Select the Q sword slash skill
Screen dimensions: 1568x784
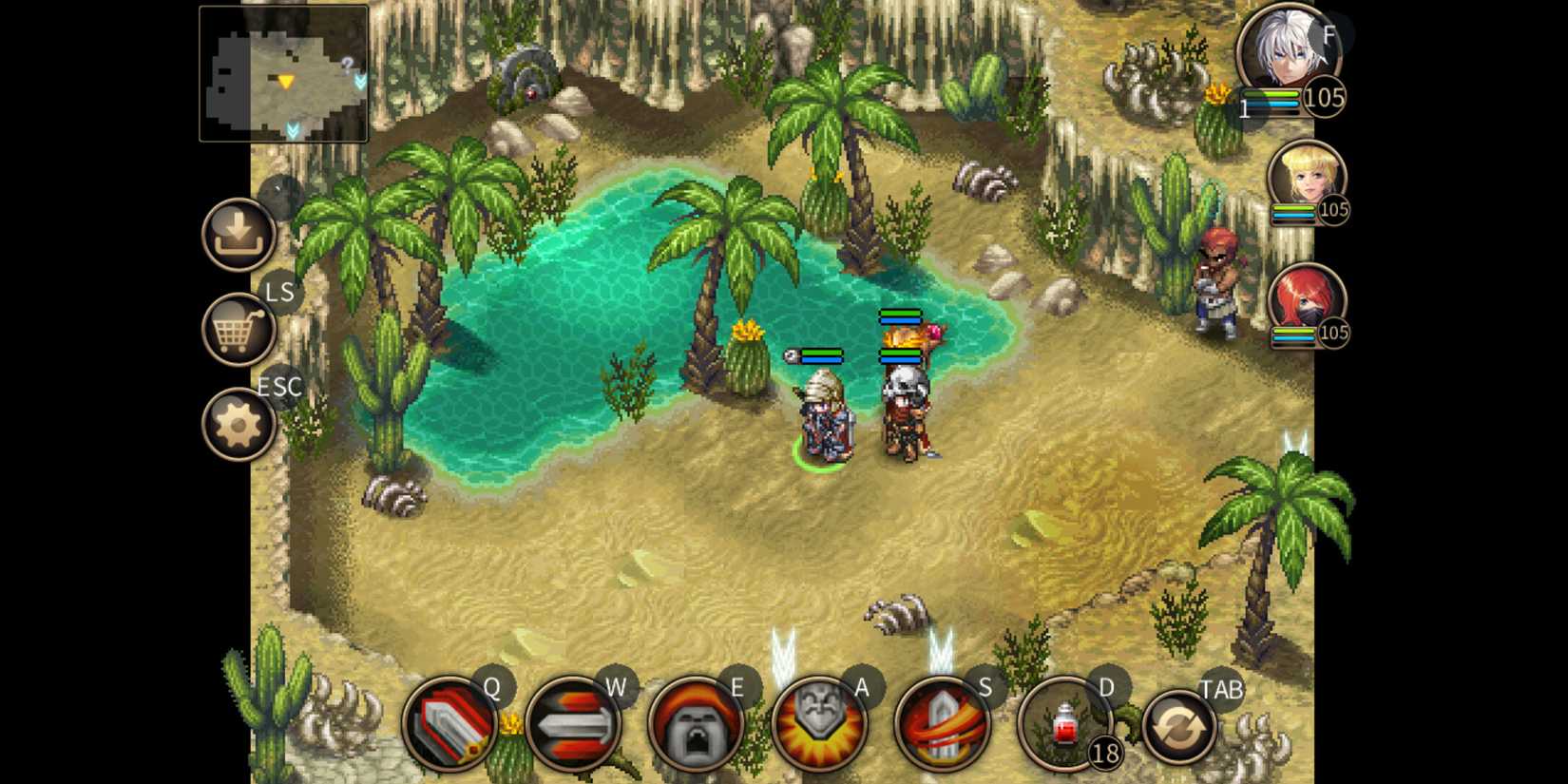coord(454,724)
